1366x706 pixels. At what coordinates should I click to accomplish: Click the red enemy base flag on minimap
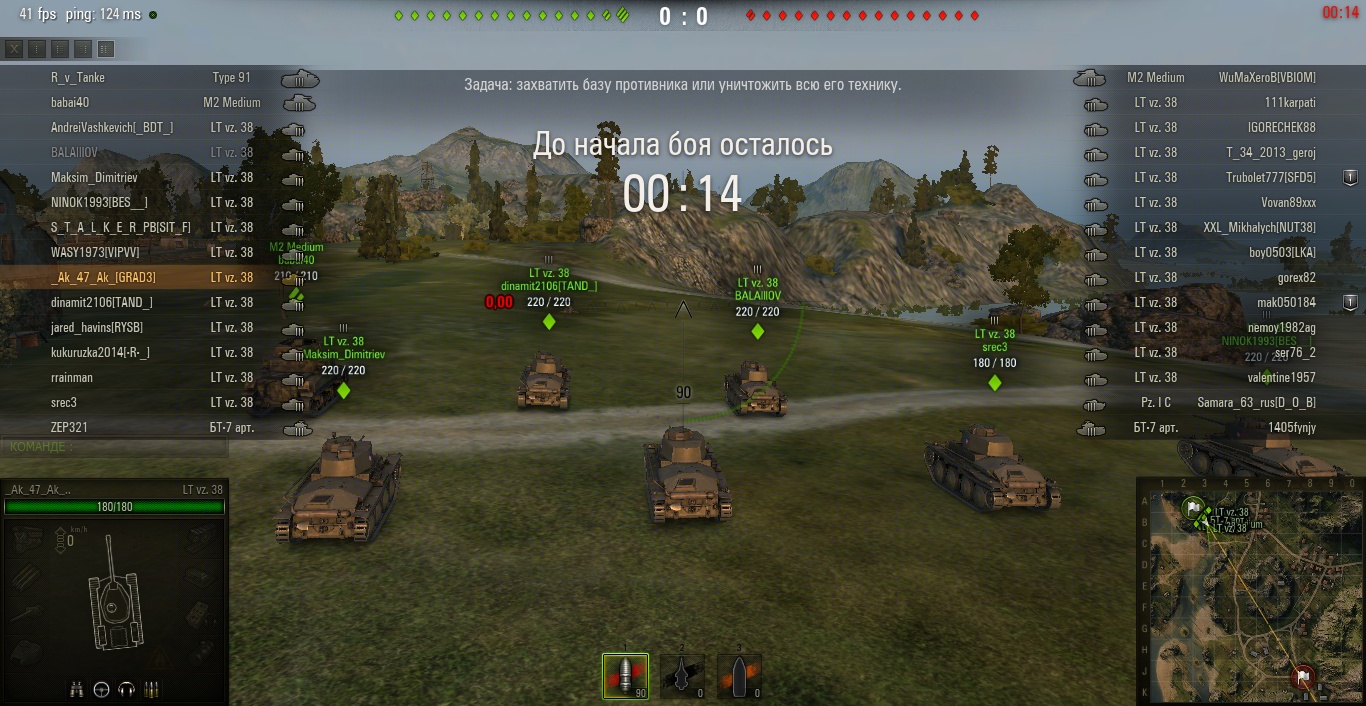[x=1303, y=677]
